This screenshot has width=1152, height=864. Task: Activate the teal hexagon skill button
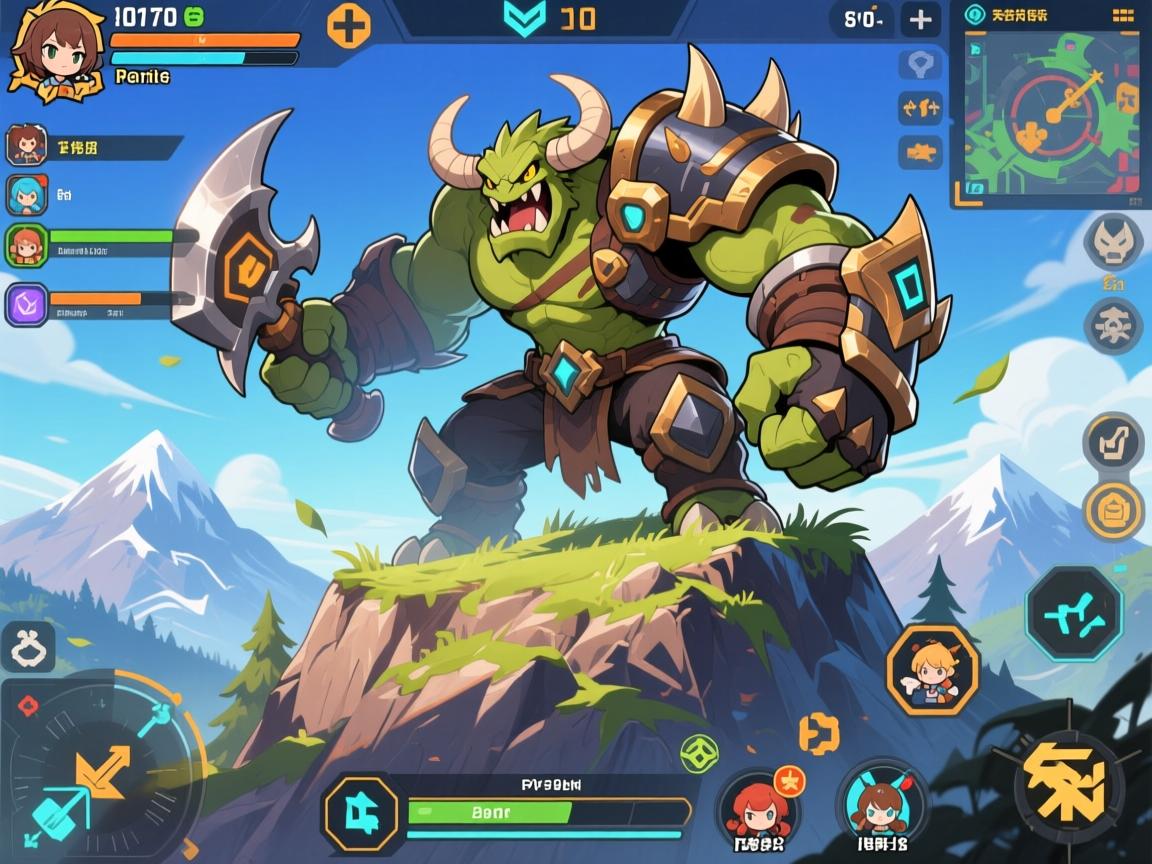(x=1074, y=612)
